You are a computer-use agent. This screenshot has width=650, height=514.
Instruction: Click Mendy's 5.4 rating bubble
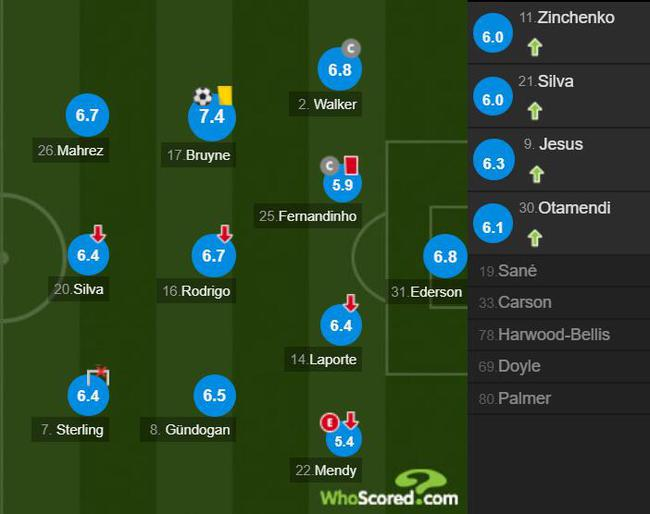(x=344, y=440)
